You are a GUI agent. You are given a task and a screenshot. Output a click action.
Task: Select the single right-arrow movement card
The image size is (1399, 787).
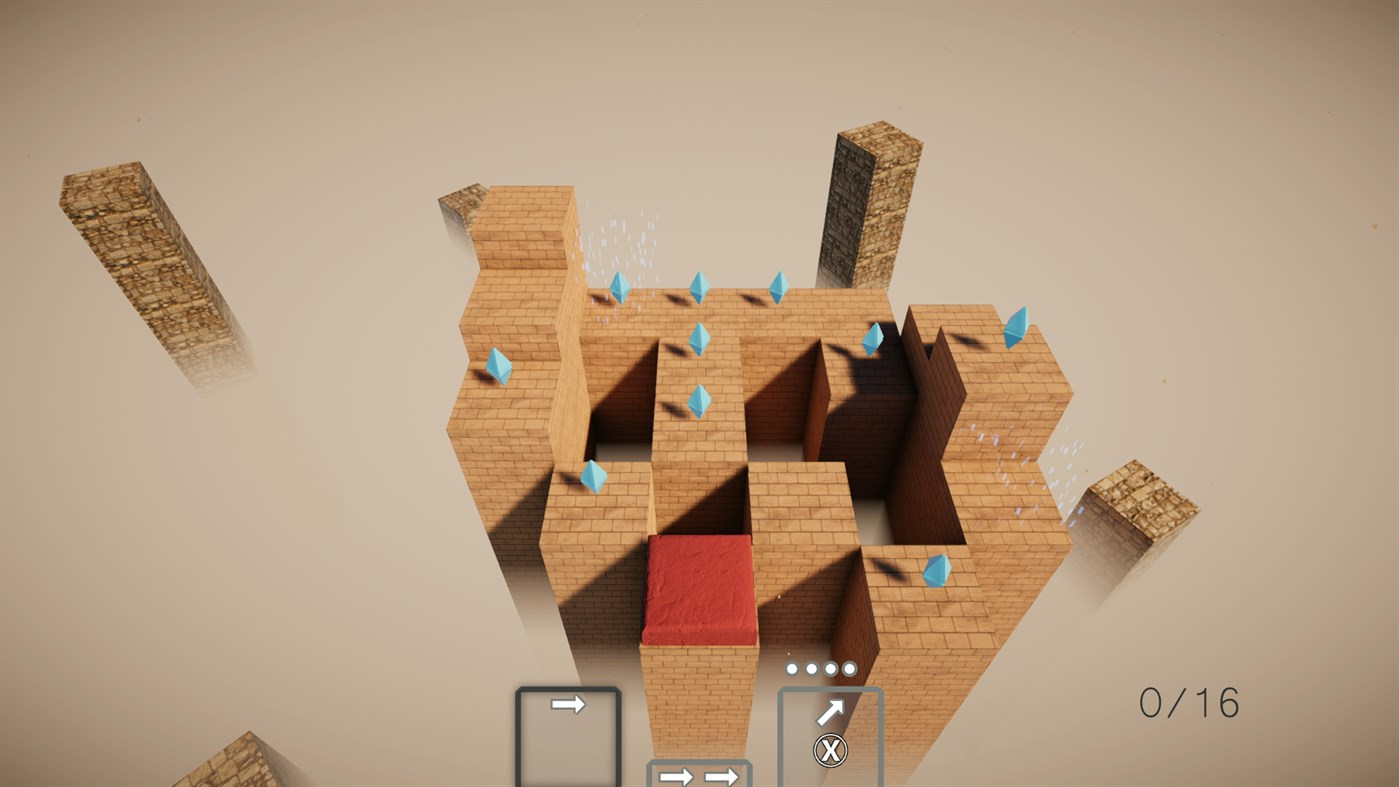(x=567, y=705)
